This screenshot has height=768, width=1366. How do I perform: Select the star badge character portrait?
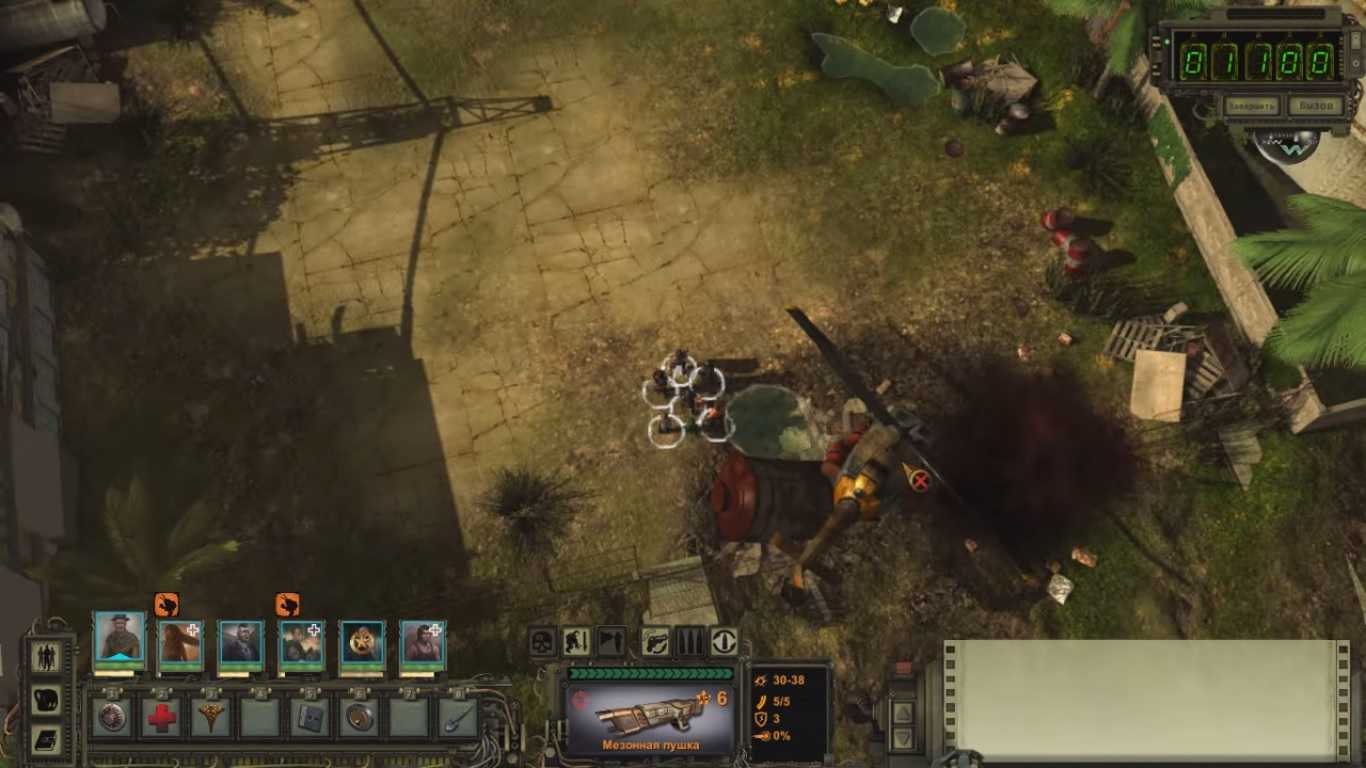362,643
